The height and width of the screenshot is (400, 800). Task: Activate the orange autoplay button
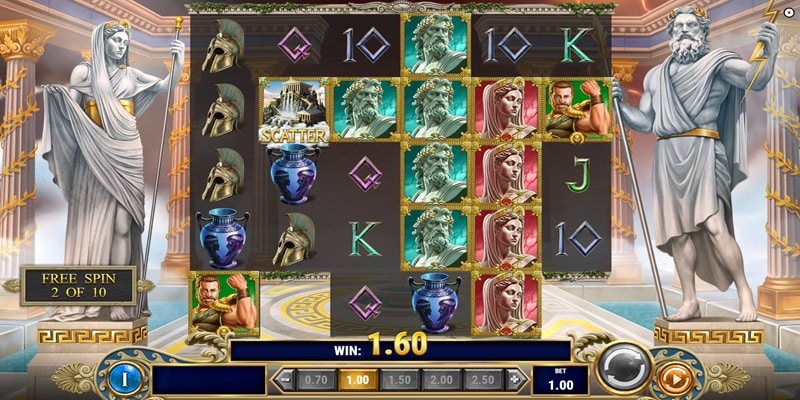pyautogui.click(x=676, y=379)
